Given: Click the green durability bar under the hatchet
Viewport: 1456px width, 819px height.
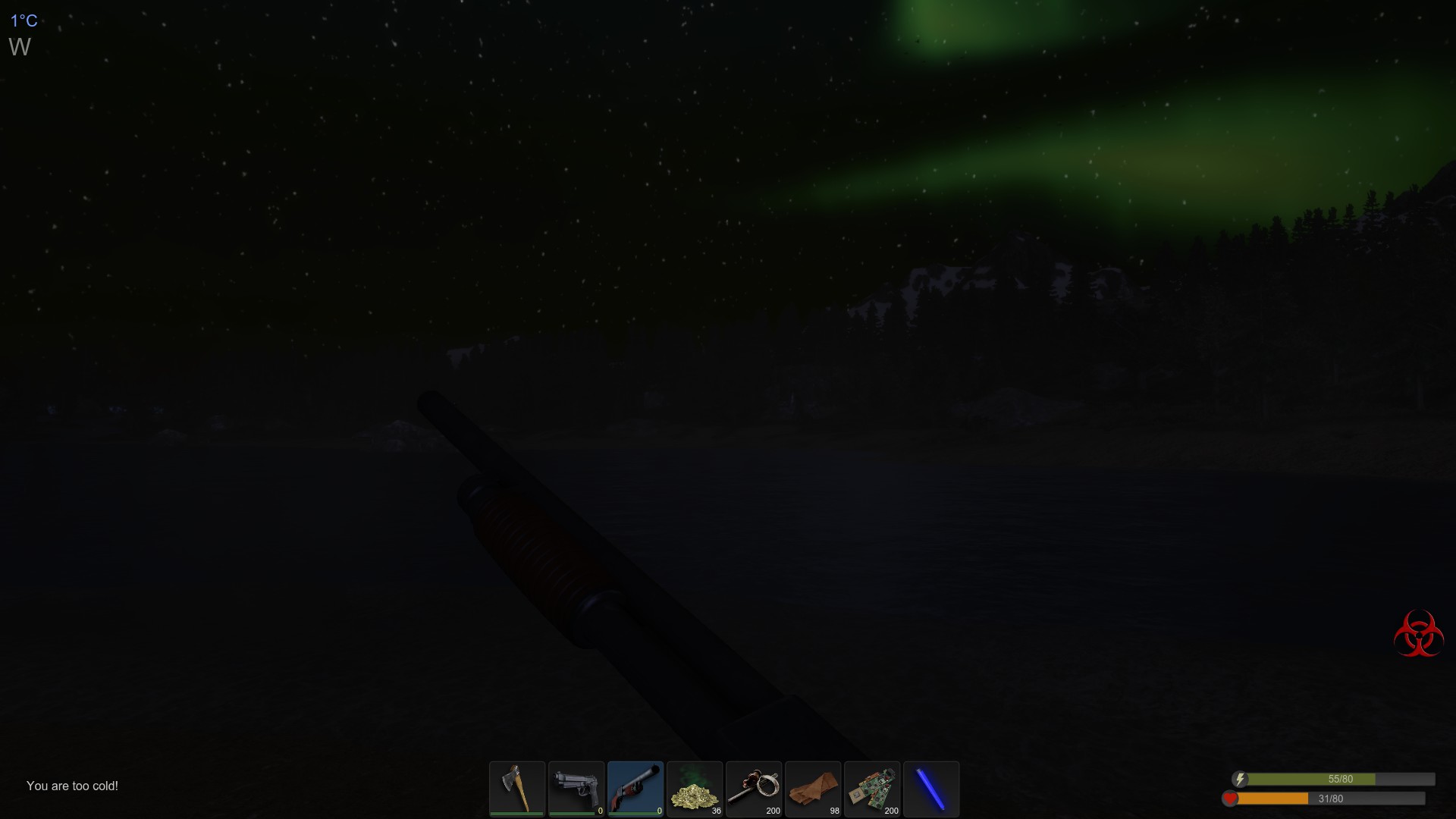Looking at the screenshot, I should (516, 815).
